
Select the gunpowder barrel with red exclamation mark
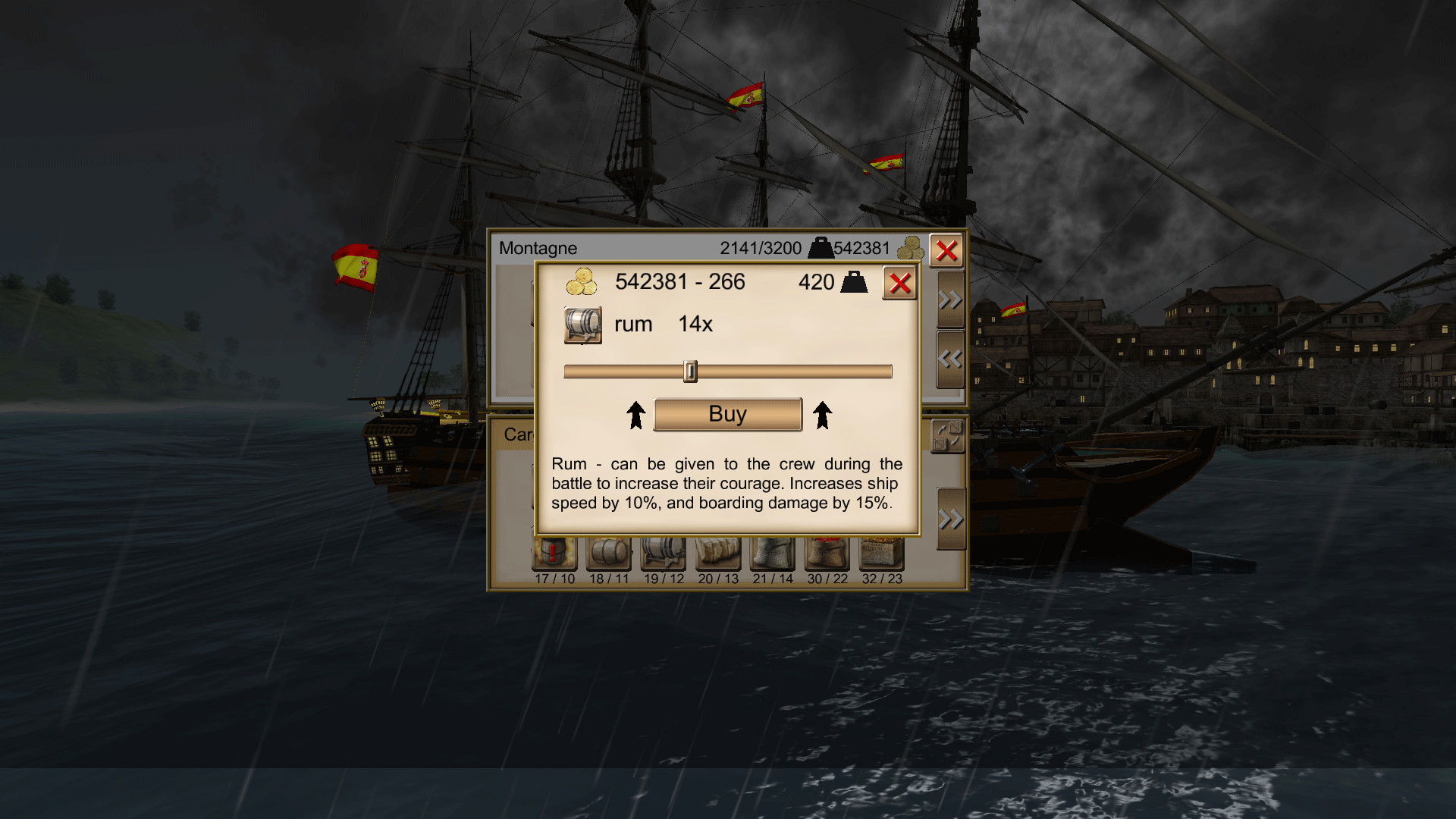click(554, 554)
